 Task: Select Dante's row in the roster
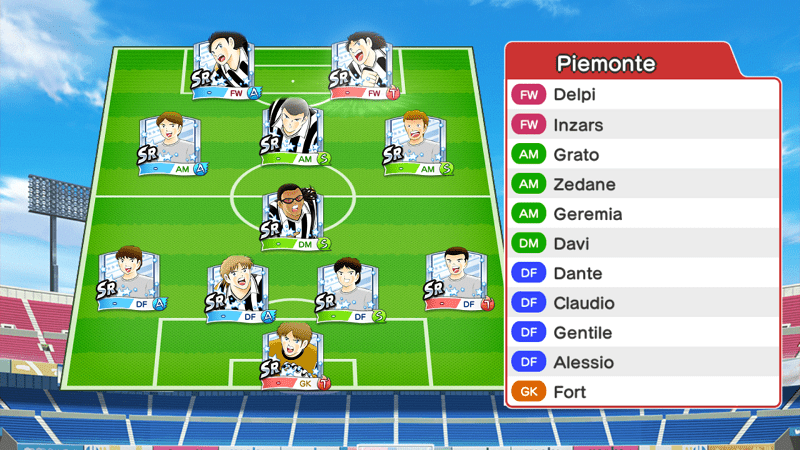point(642,273)
